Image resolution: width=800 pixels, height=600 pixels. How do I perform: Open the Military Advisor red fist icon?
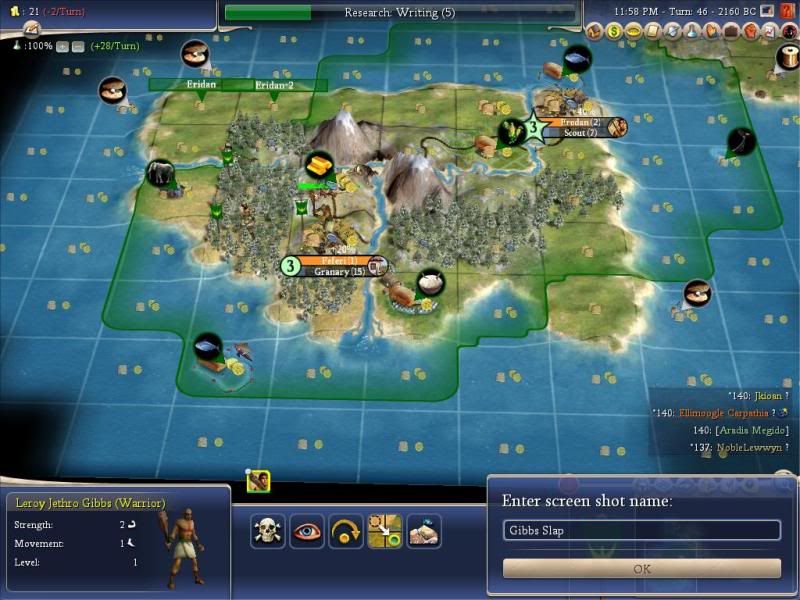pos(749,32)
